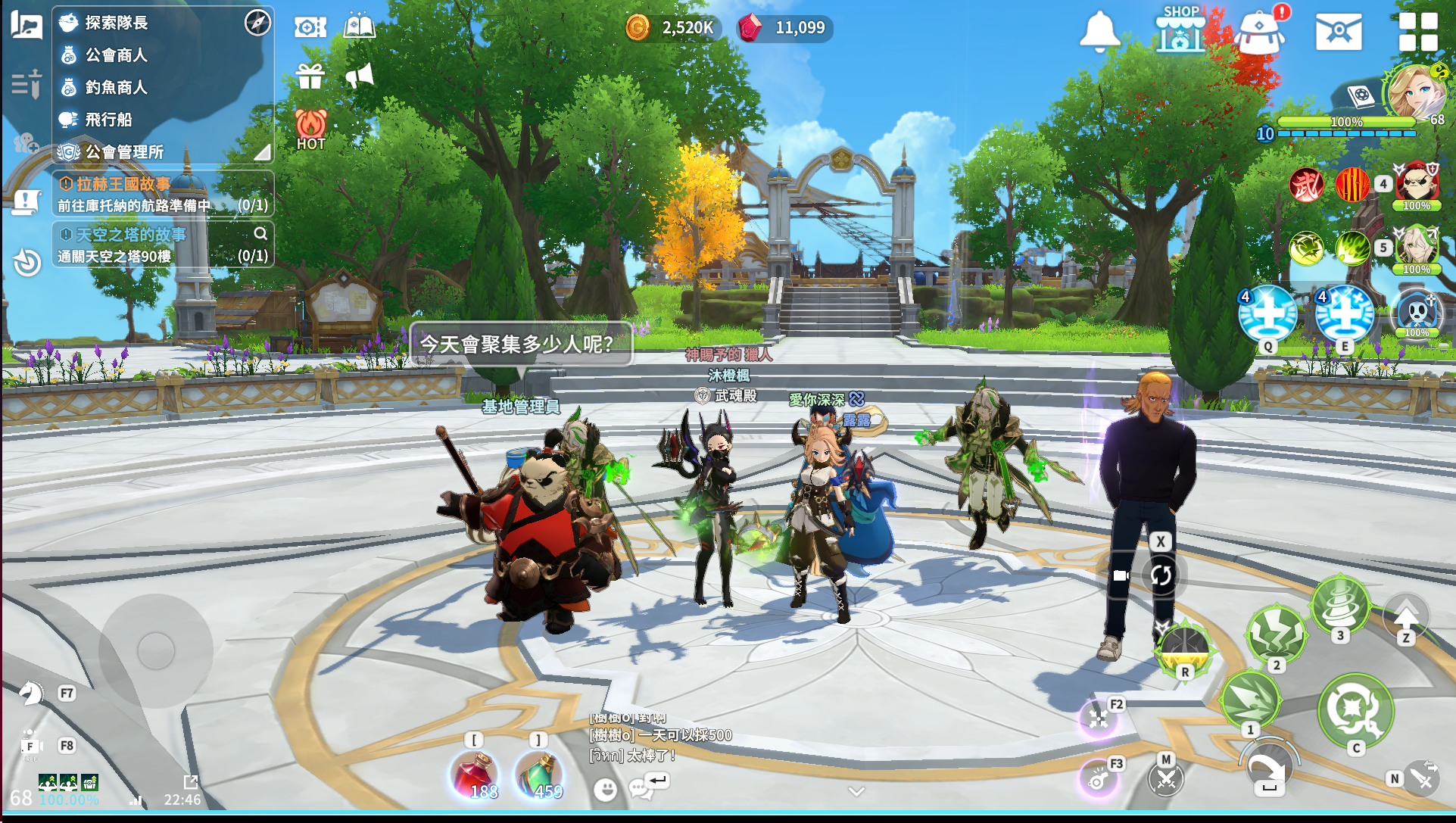
Task: Open the emoji smiley button
Action: [605, 790]
